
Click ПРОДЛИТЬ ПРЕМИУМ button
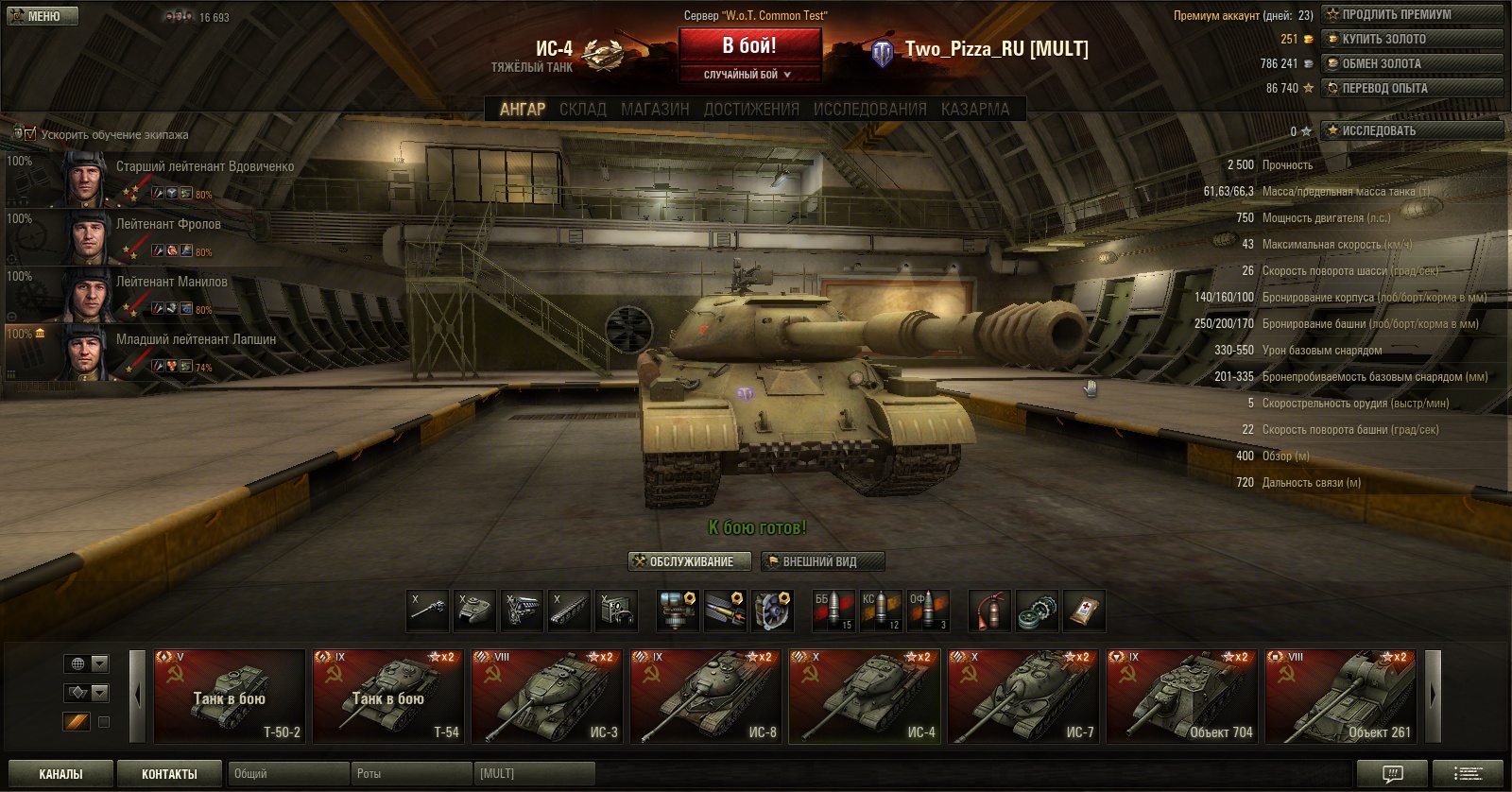pyautogui.click(x=1412, y=14)
